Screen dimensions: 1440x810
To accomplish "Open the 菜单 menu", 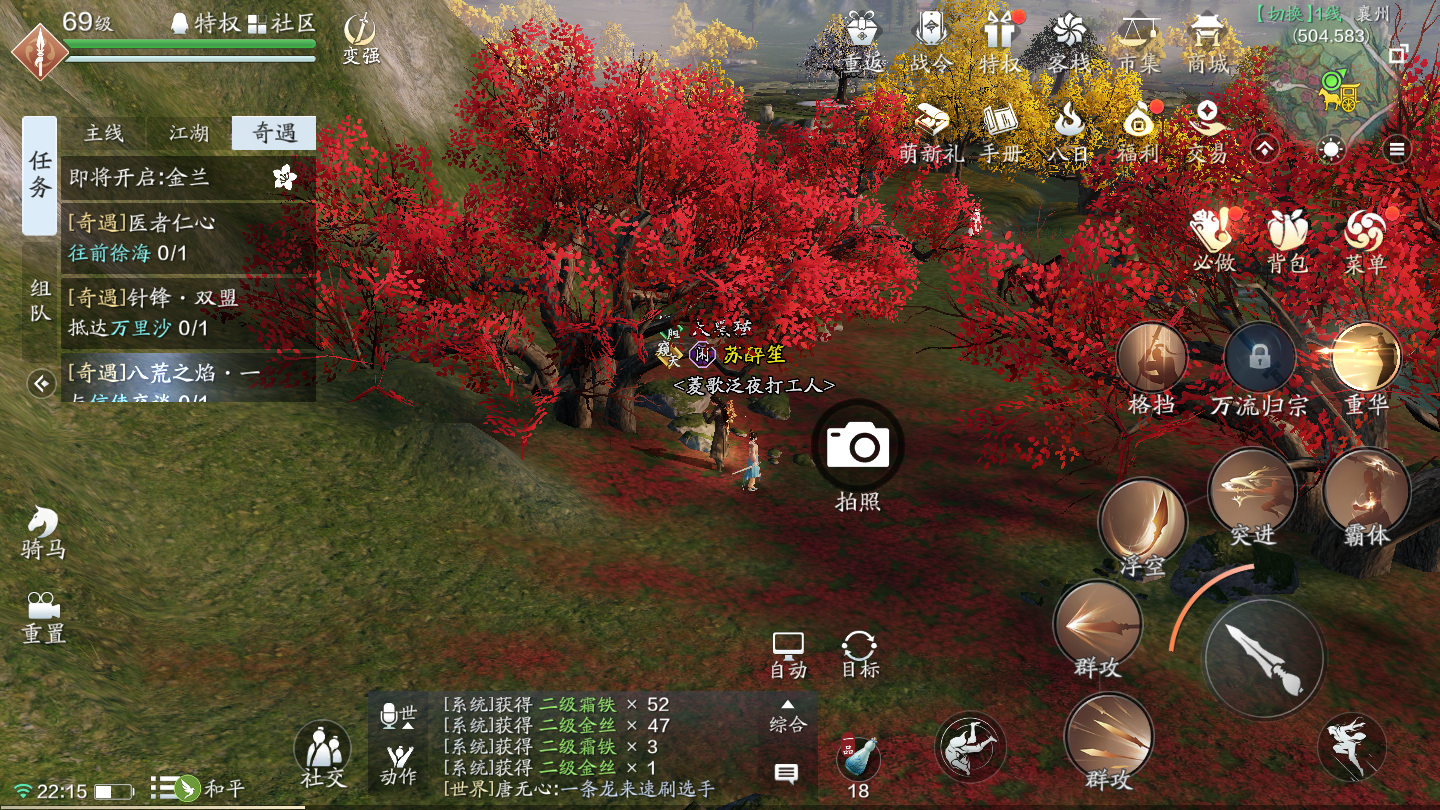I will [1365, 240].
